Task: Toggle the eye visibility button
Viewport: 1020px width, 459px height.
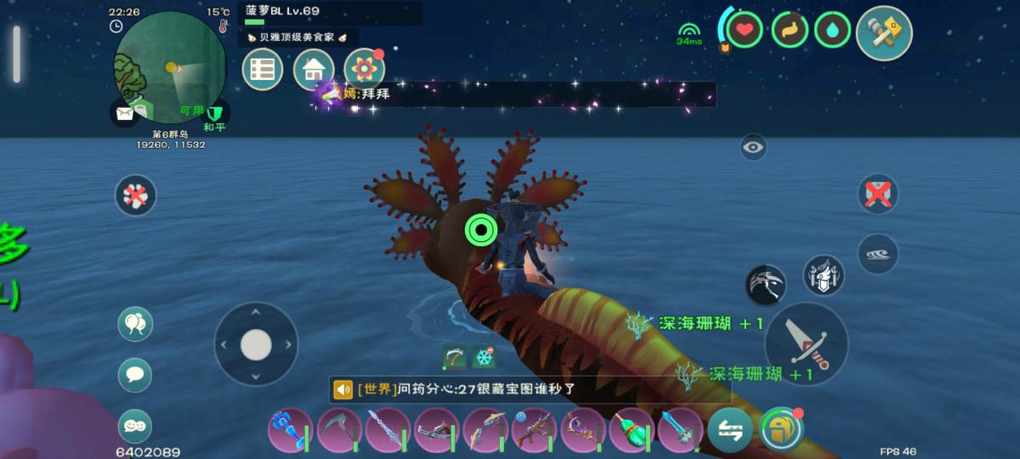Action: click(x=753, y=148)
